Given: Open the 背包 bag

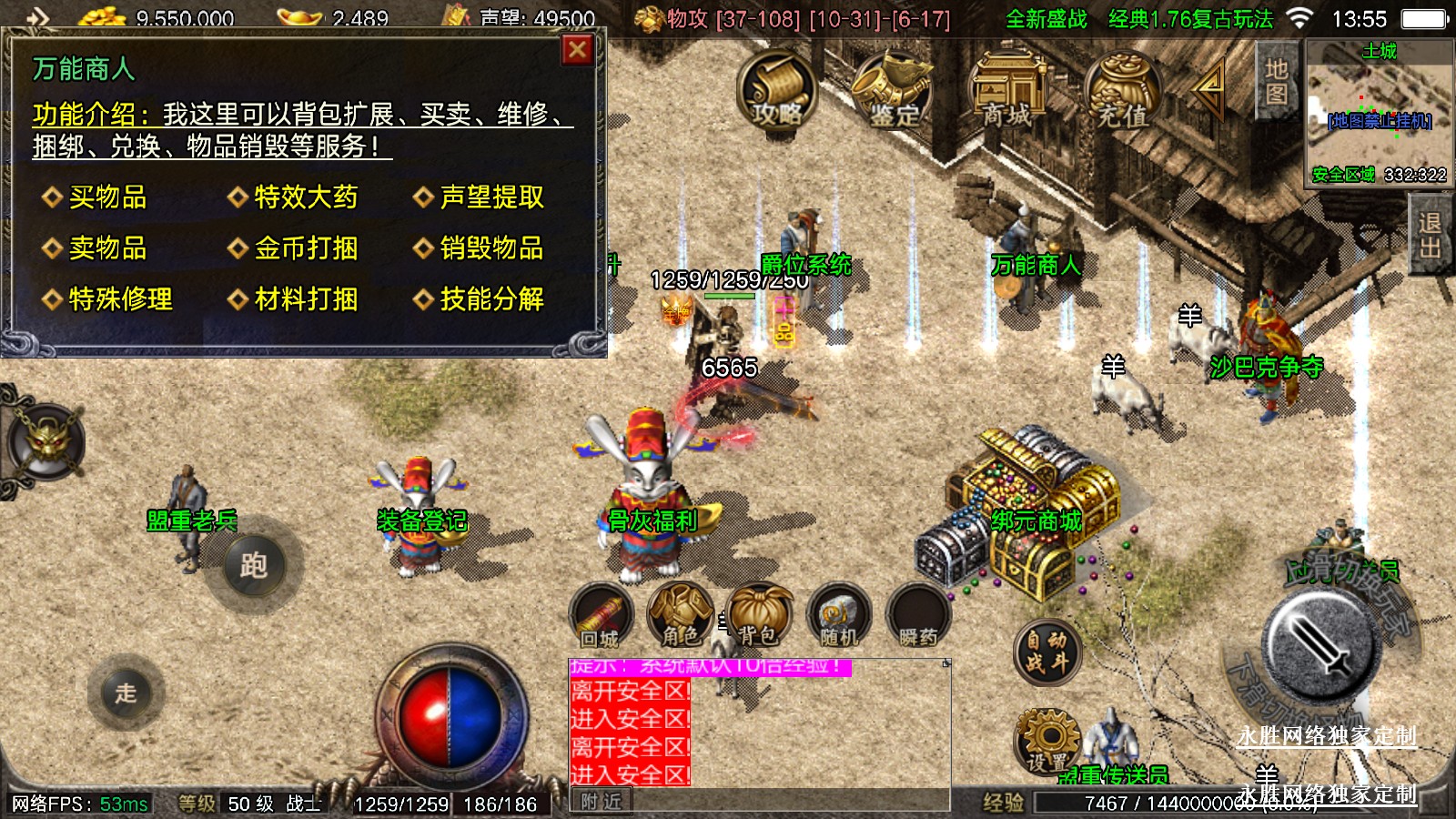Looking at the screenshot, I should coord(758,616).
